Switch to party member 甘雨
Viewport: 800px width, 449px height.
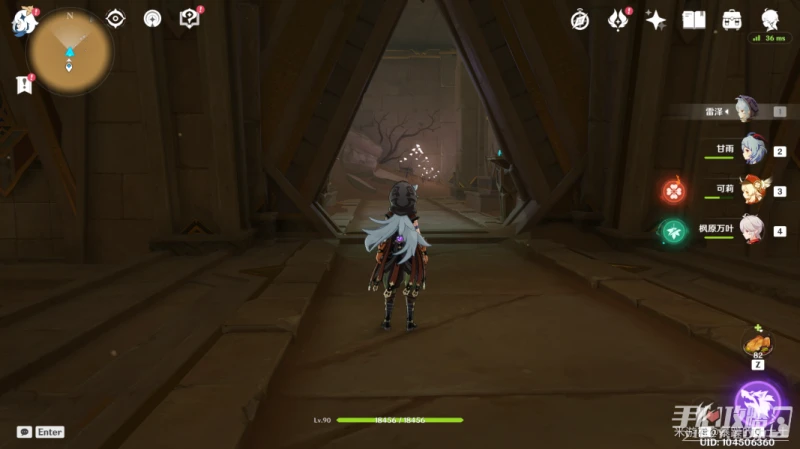click(x=752, y=150)
